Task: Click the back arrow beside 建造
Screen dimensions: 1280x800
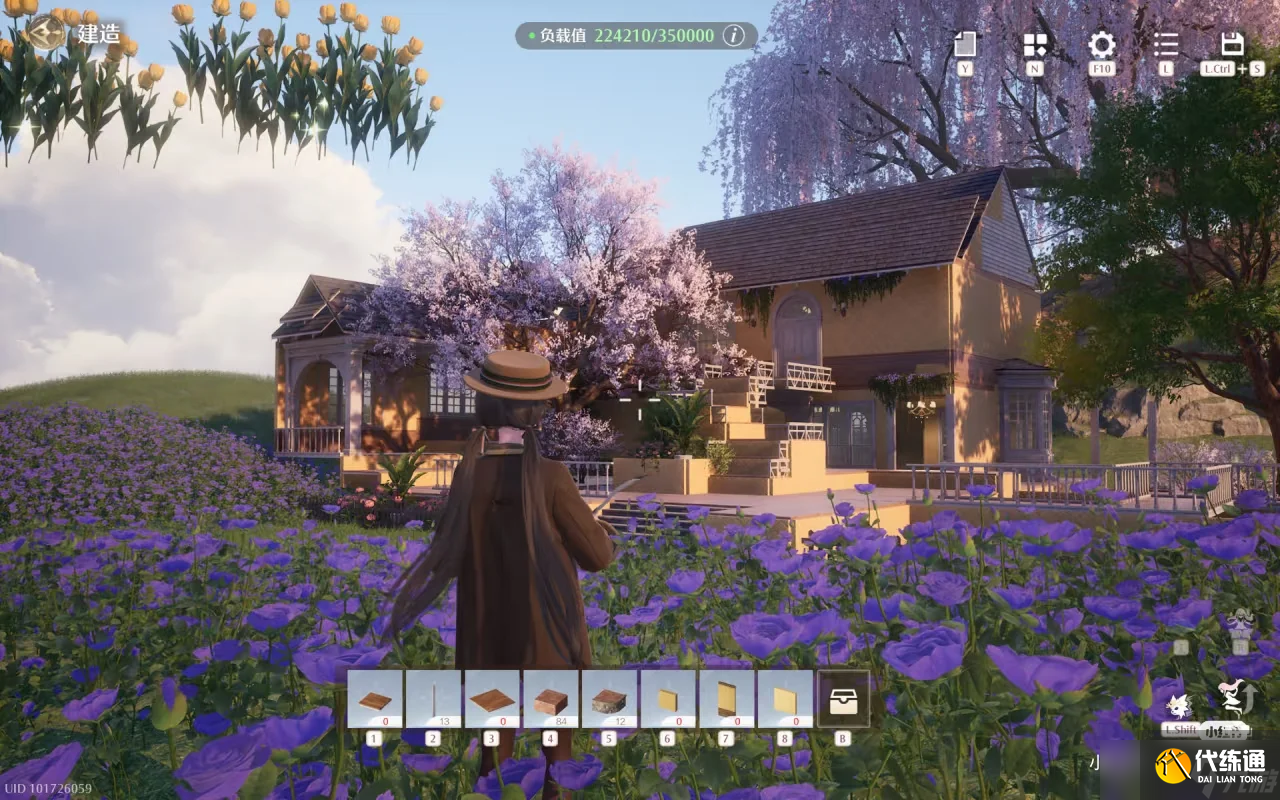Action: pos(46,32)
